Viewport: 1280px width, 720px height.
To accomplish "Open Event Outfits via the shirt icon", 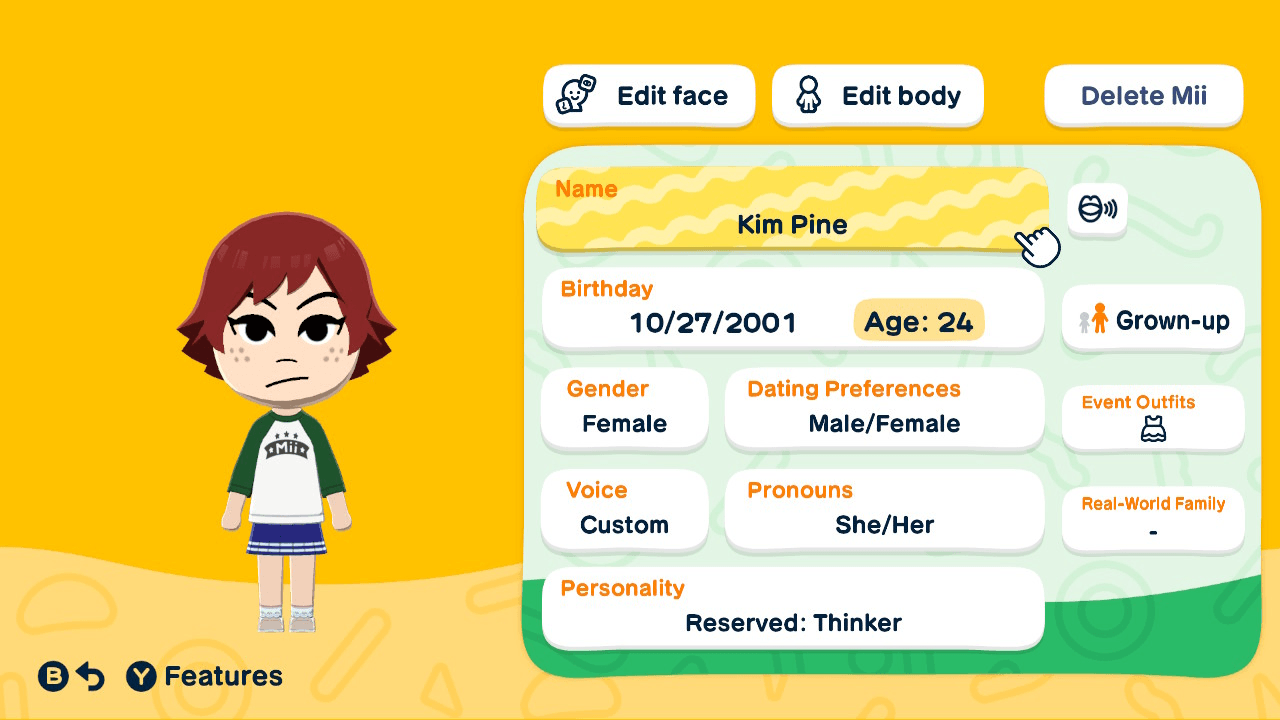I will [x=1152, y=429].
